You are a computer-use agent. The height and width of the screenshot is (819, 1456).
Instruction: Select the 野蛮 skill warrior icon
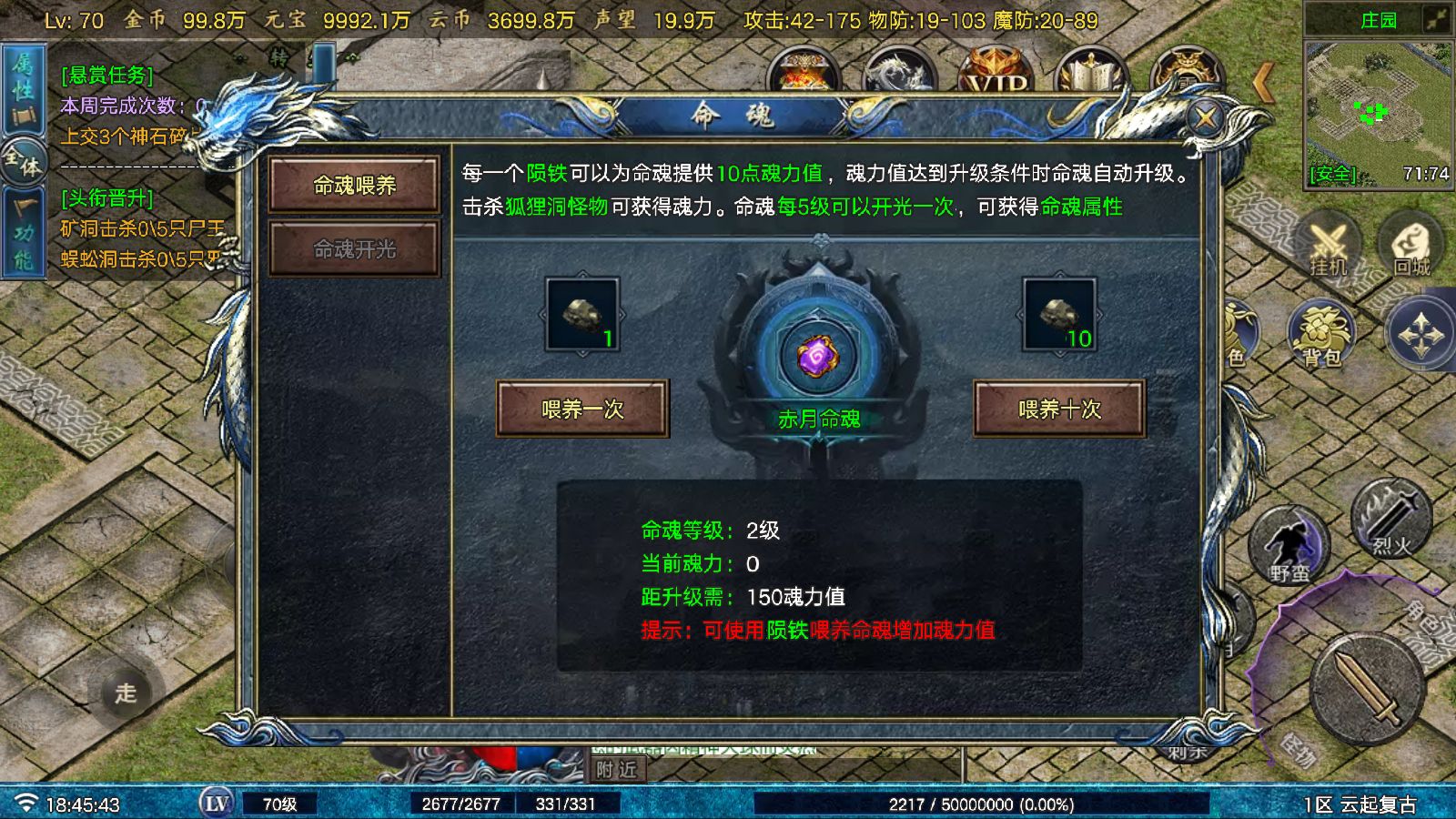tap(1289, 550)
